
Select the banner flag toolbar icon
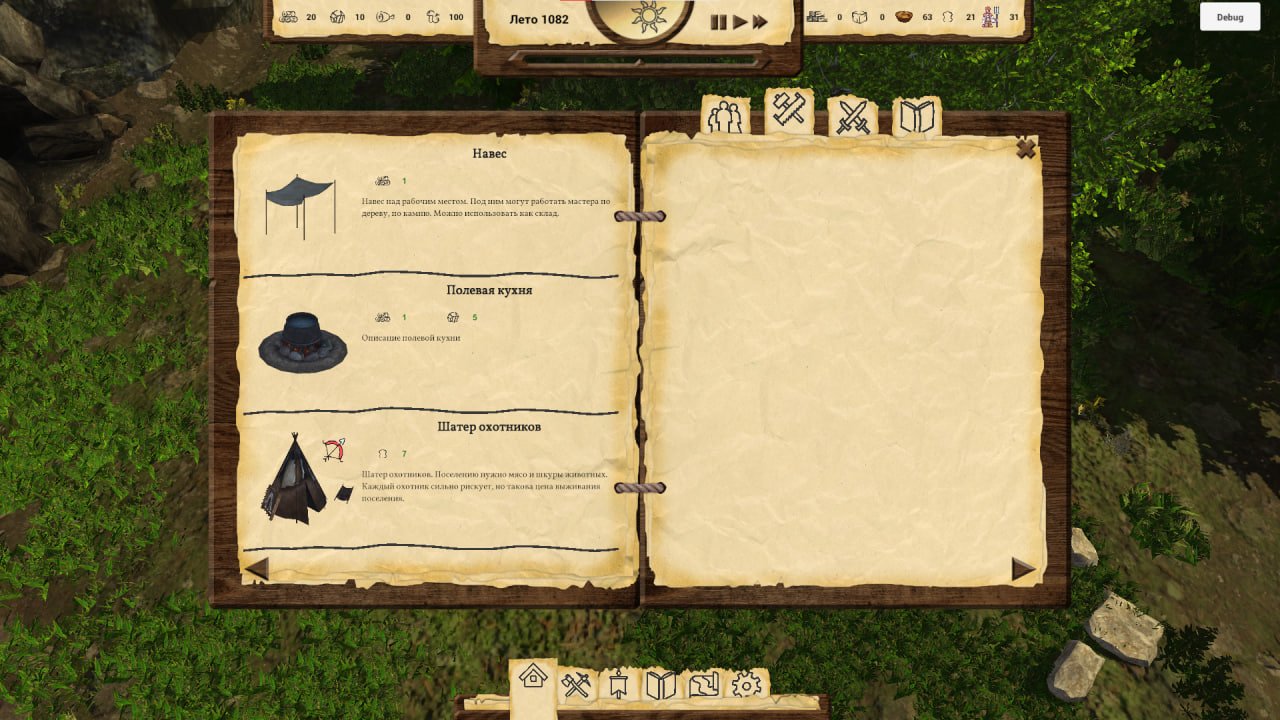(618, 685)
